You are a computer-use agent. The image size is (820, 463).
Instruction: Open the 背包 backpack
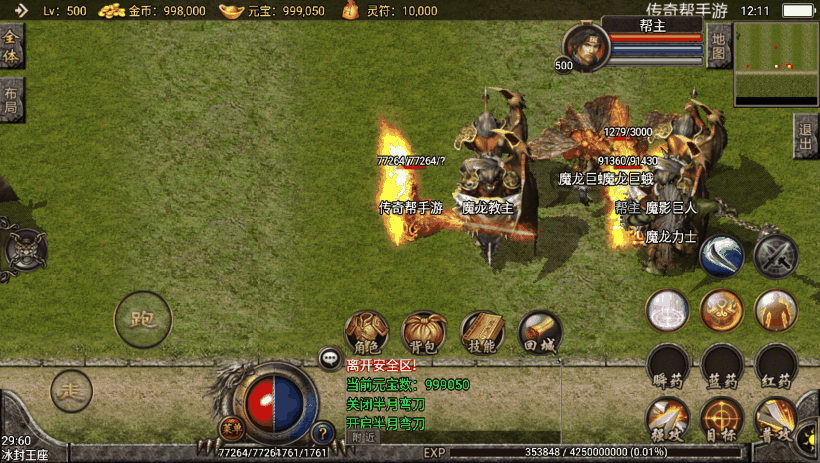click(425, 333)
